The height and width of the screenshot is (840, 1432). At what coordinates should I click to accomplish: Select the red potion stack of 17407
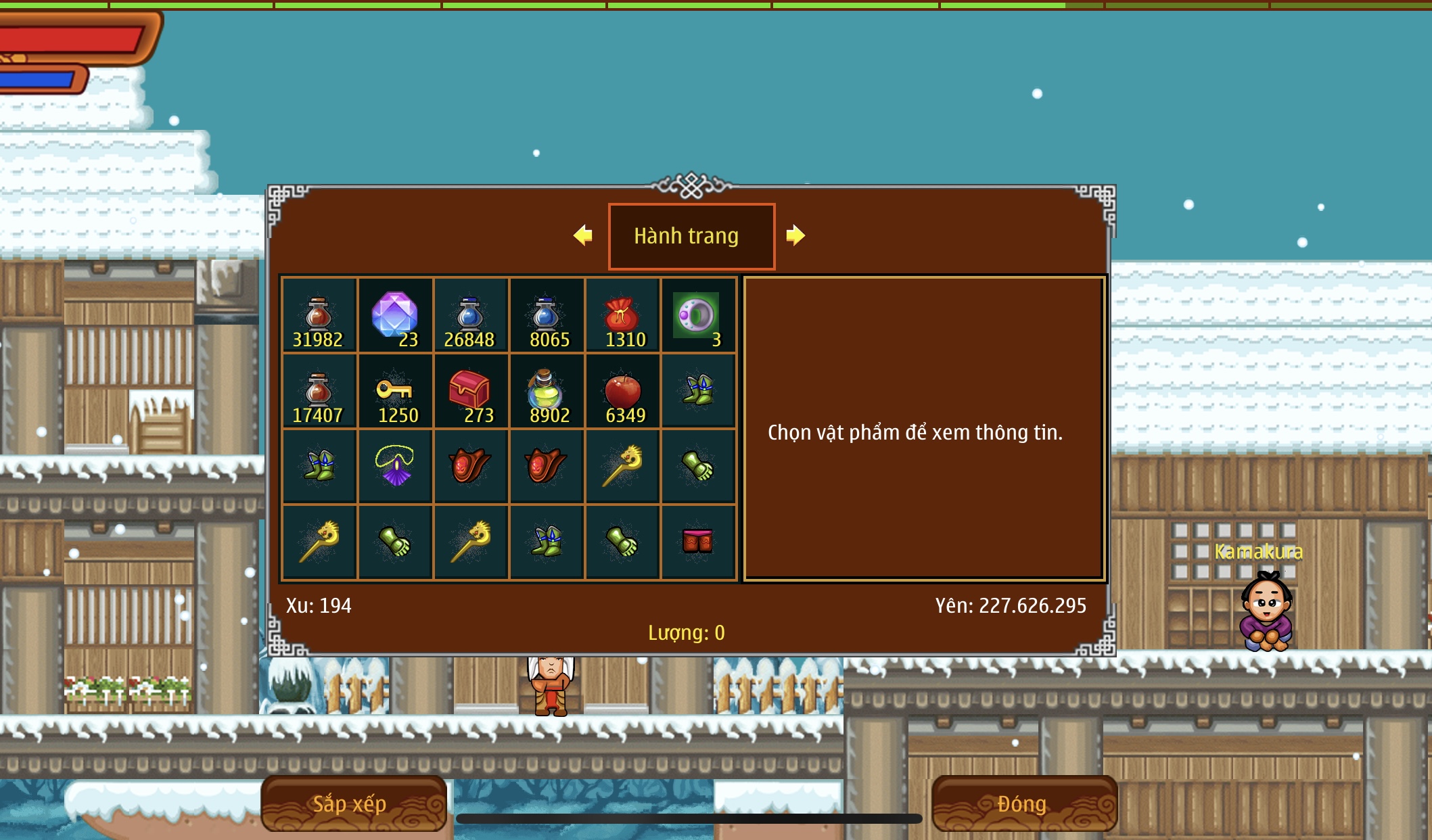coord(319,391)
